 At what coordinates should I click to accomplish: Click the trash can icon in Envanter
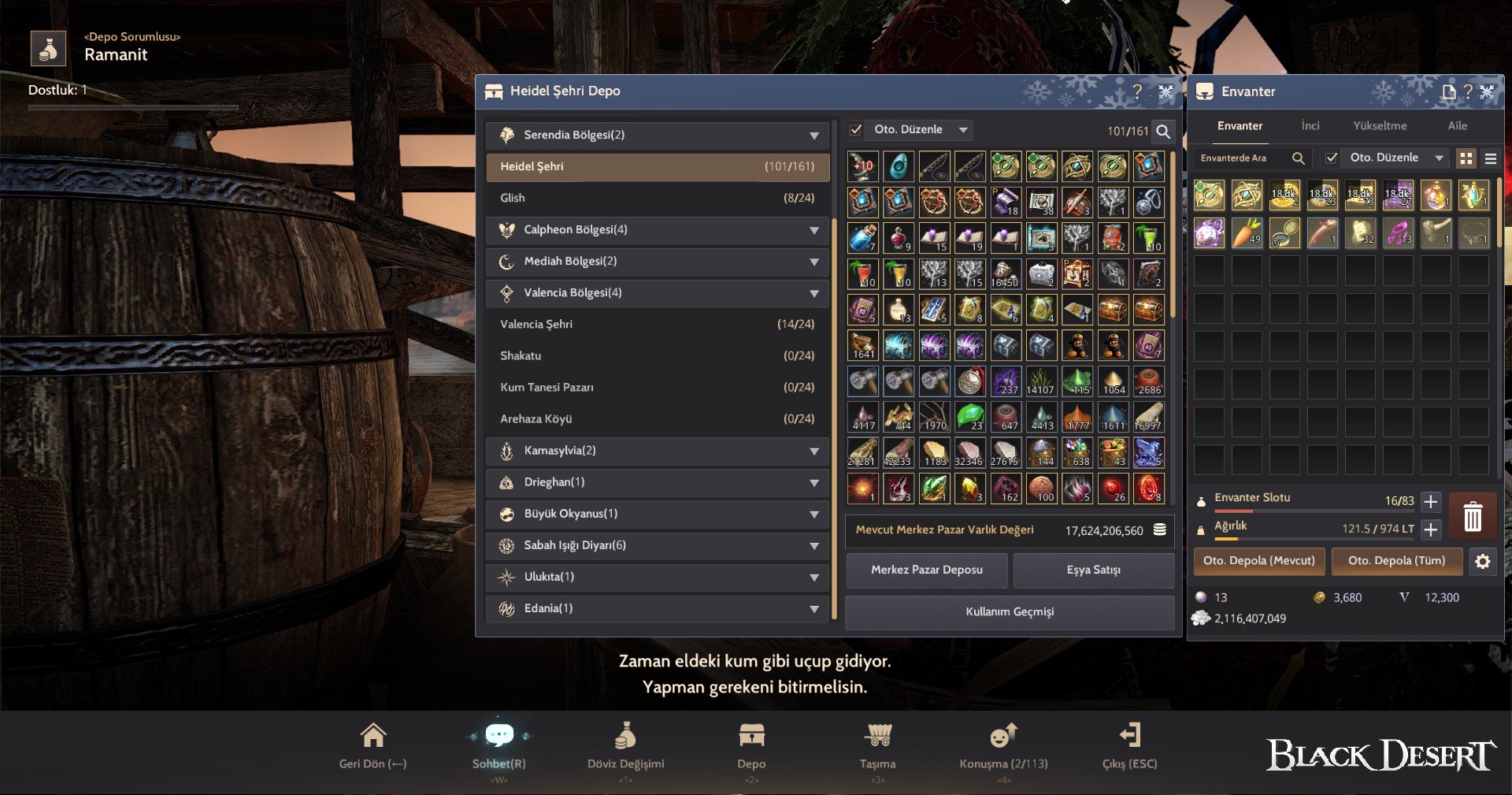[x=1472, y=515]
